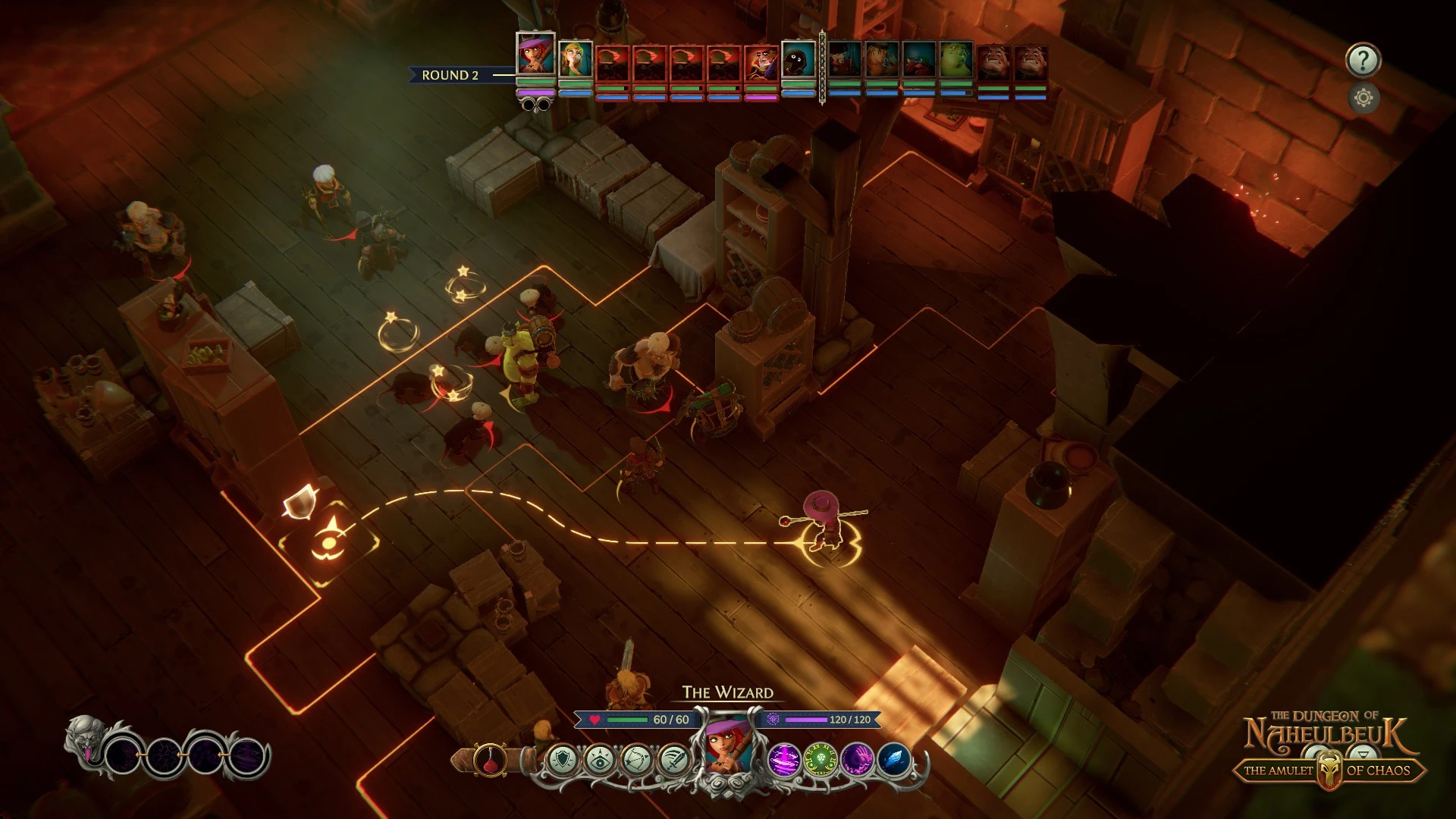Cast the purple whirlwind spell
Image resolution: width=1456 pixels, height=819 pixels.
pos(784,760)
